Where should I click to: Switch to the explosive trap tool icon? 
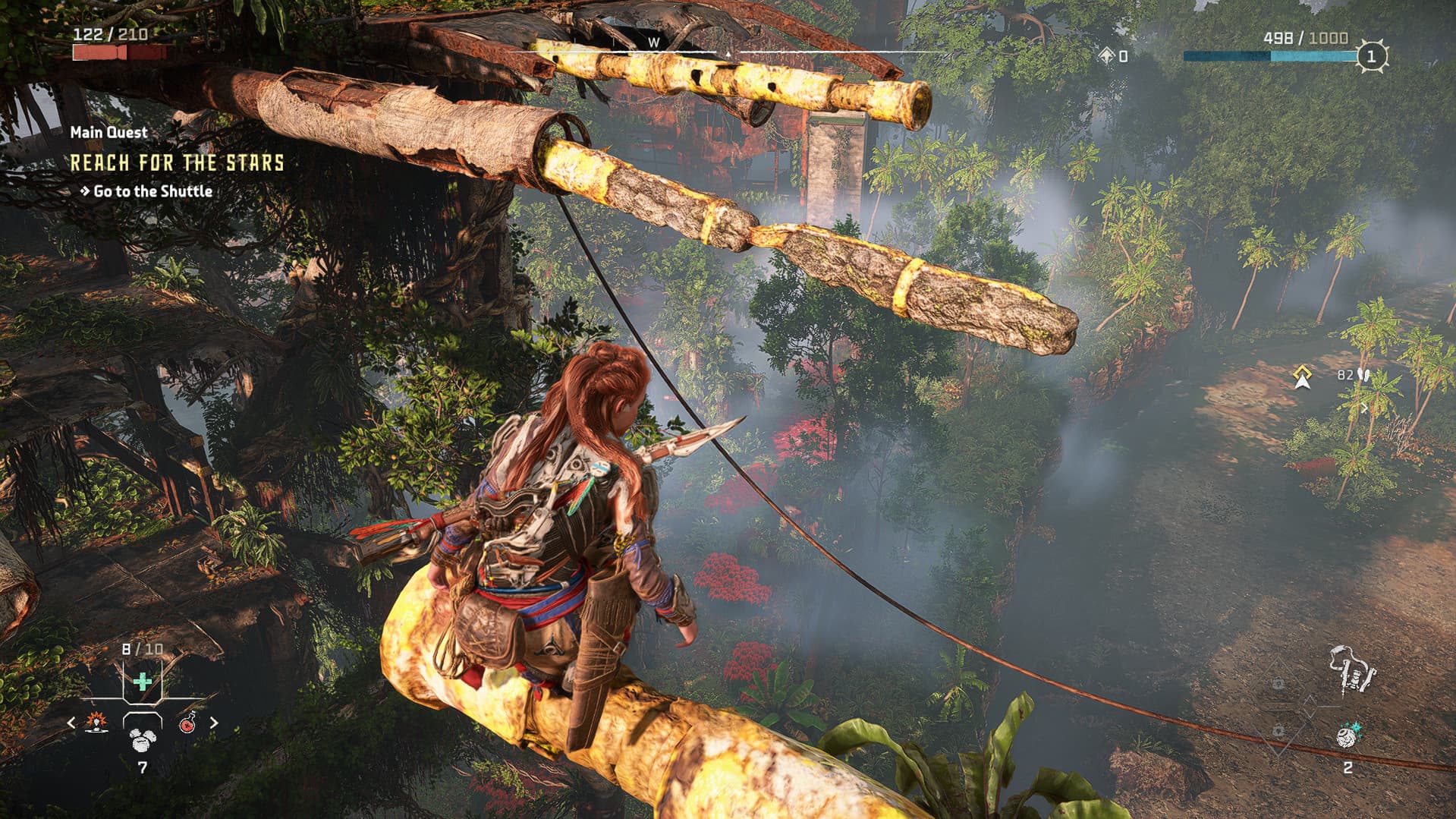pos(97,723)
